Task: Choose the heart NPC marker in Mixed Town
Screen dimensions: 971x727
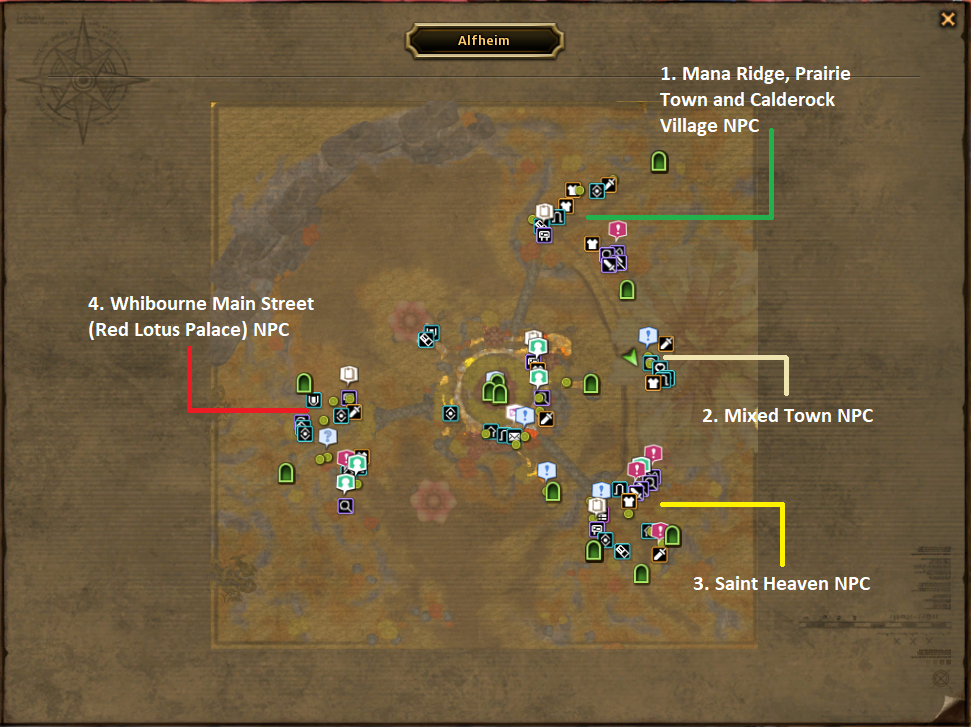Action: [661, 367]
